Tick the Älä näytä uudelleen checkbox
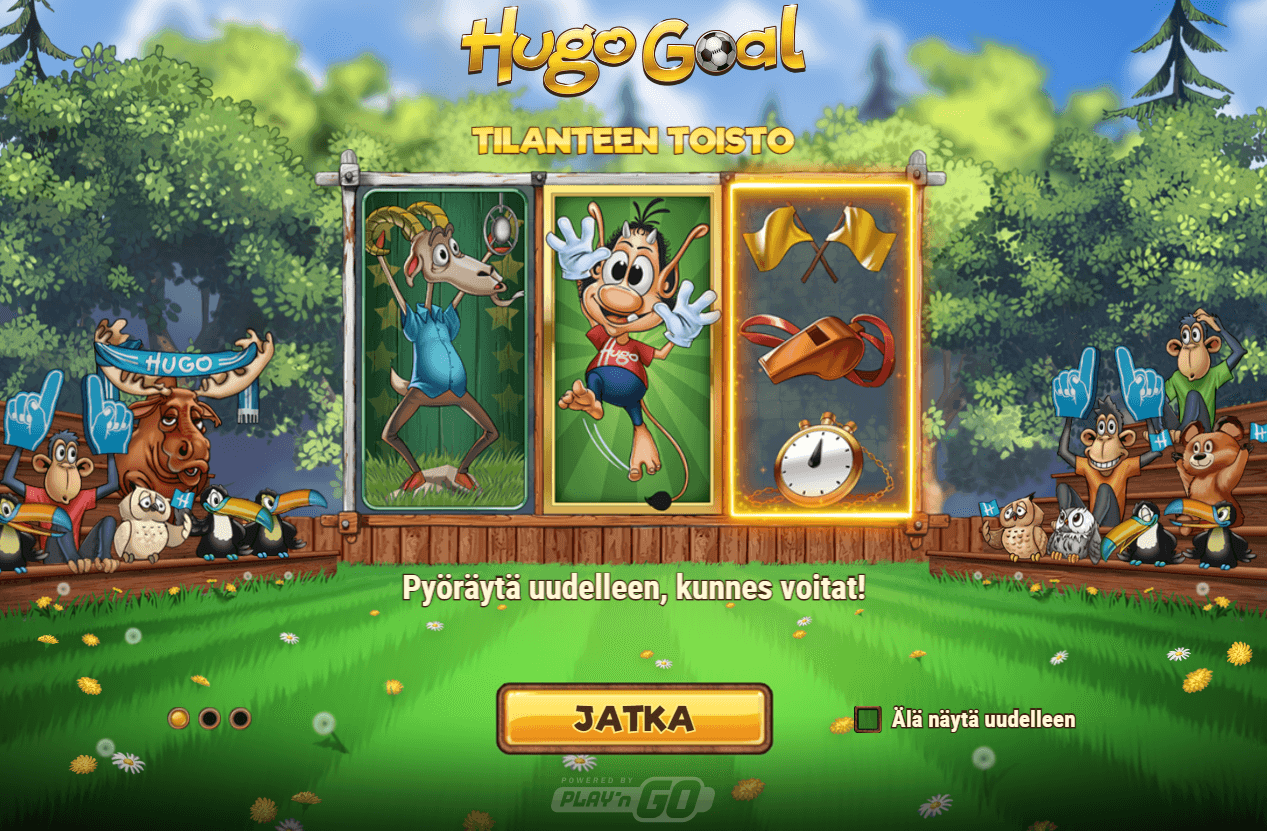The width and height of the screenshot is (1267, 831). (x=868, y=719)
